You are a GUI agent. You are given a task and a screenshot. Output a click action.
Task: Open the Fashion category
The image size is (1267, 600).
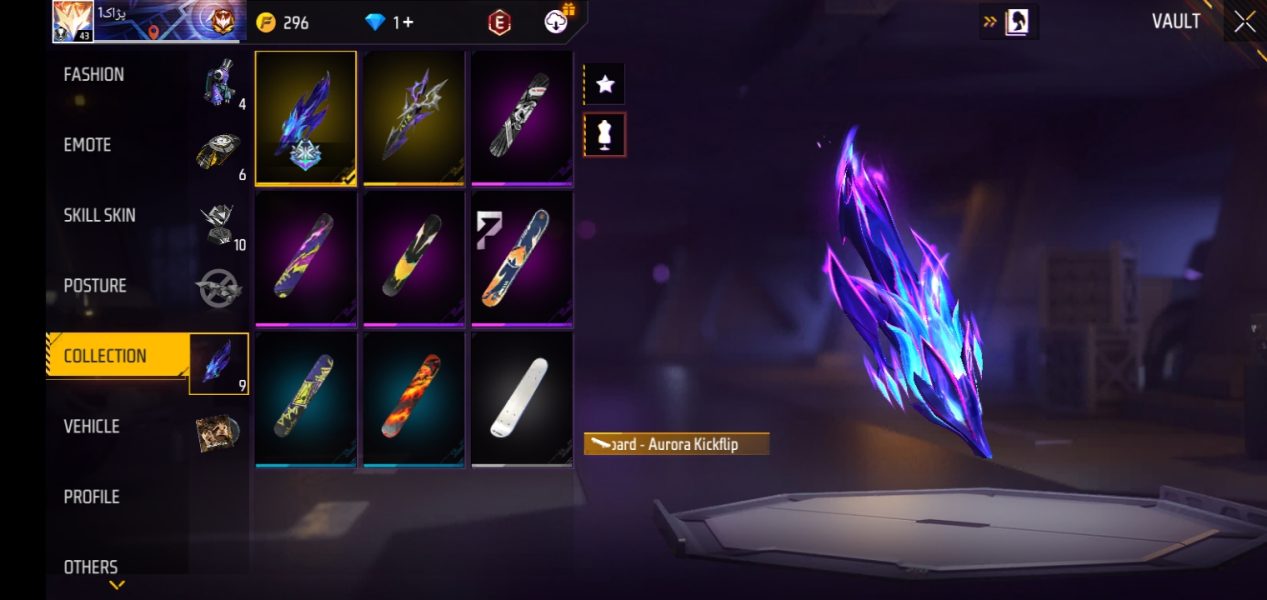[94, 75]
